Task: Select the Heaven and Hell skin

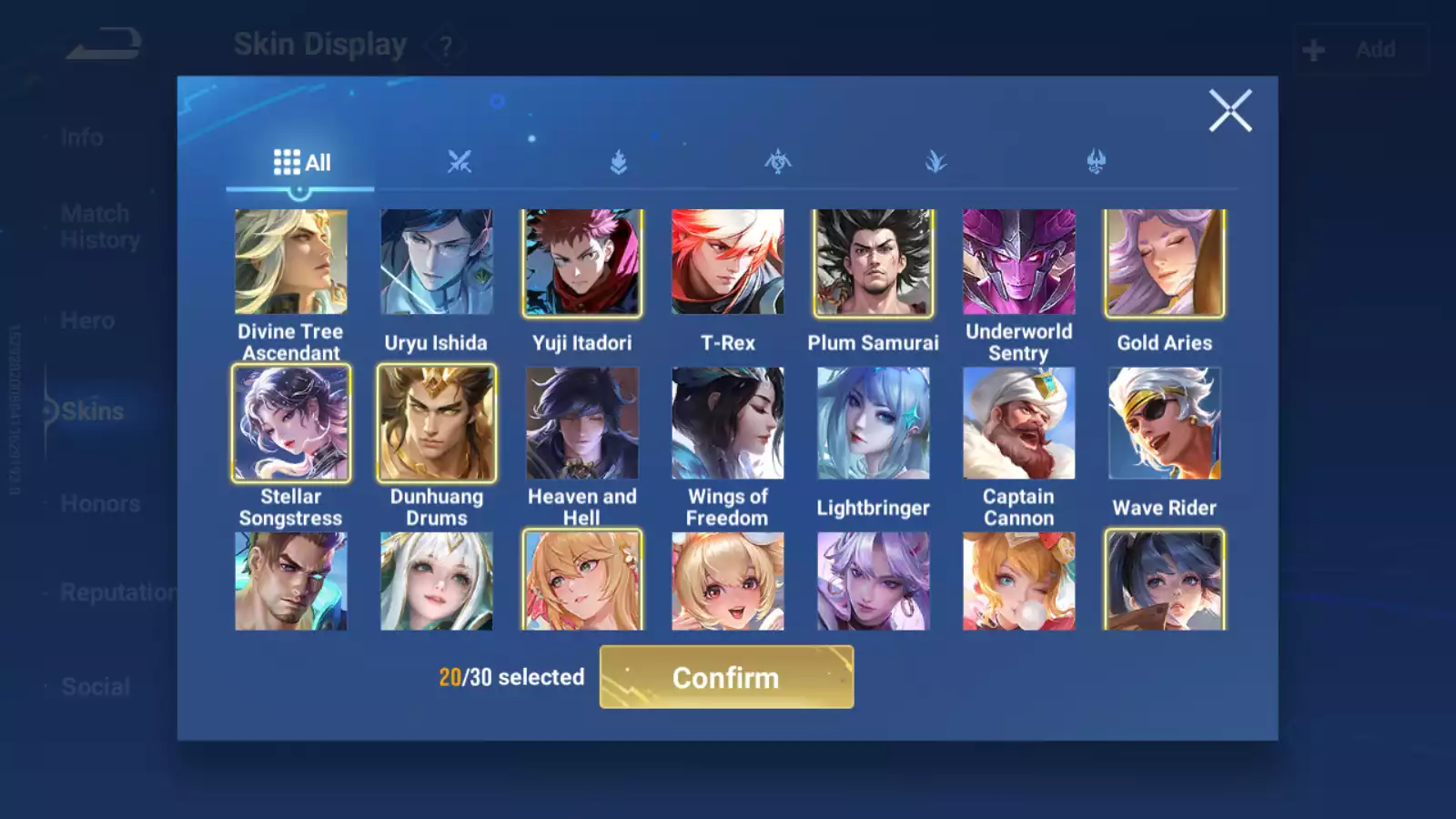Action: pyautogui.click(x=581, y=424)
